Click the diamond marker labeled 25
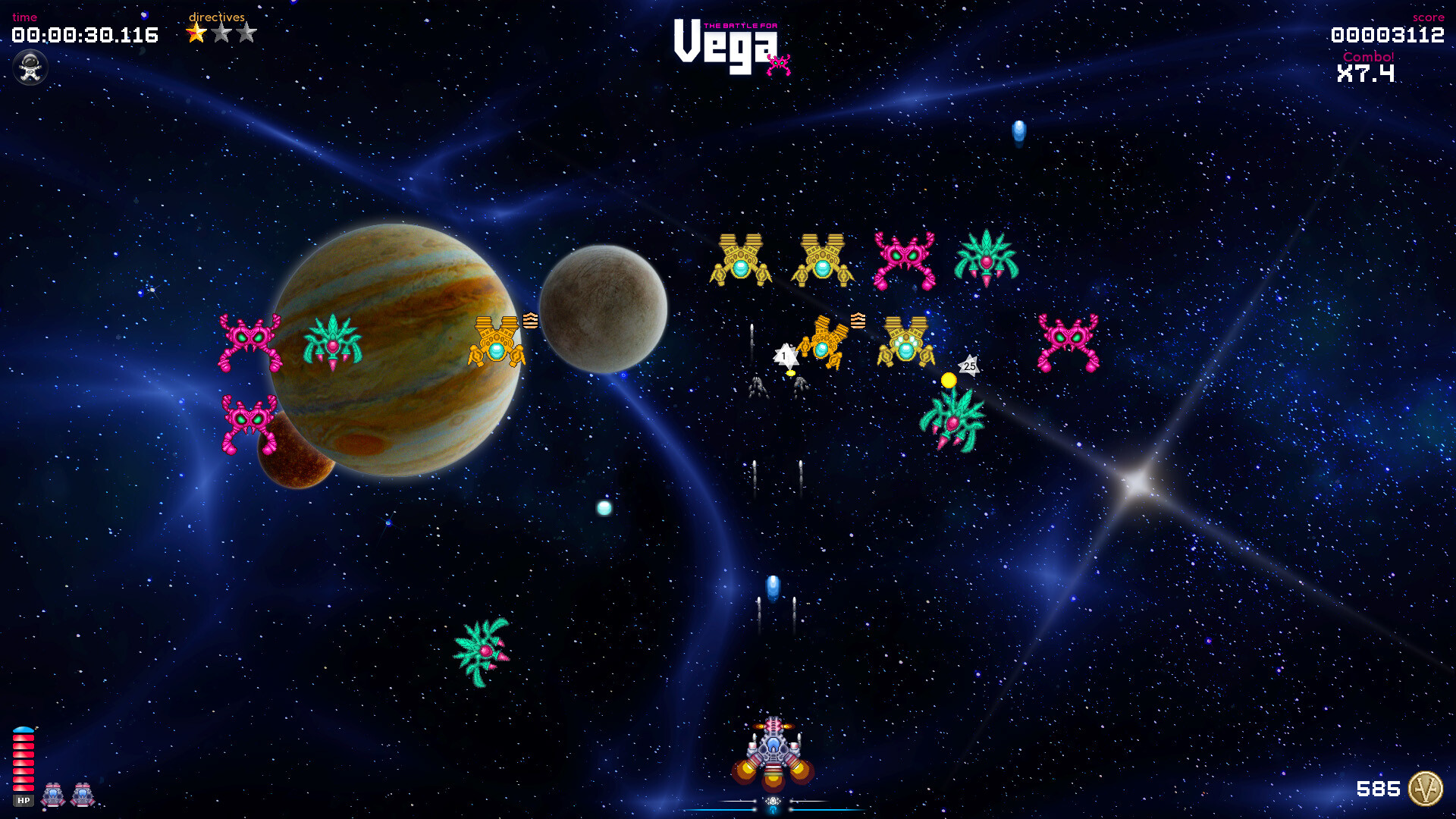Image resolution: width=1456 pixels, height=819 pixels. 968,365
